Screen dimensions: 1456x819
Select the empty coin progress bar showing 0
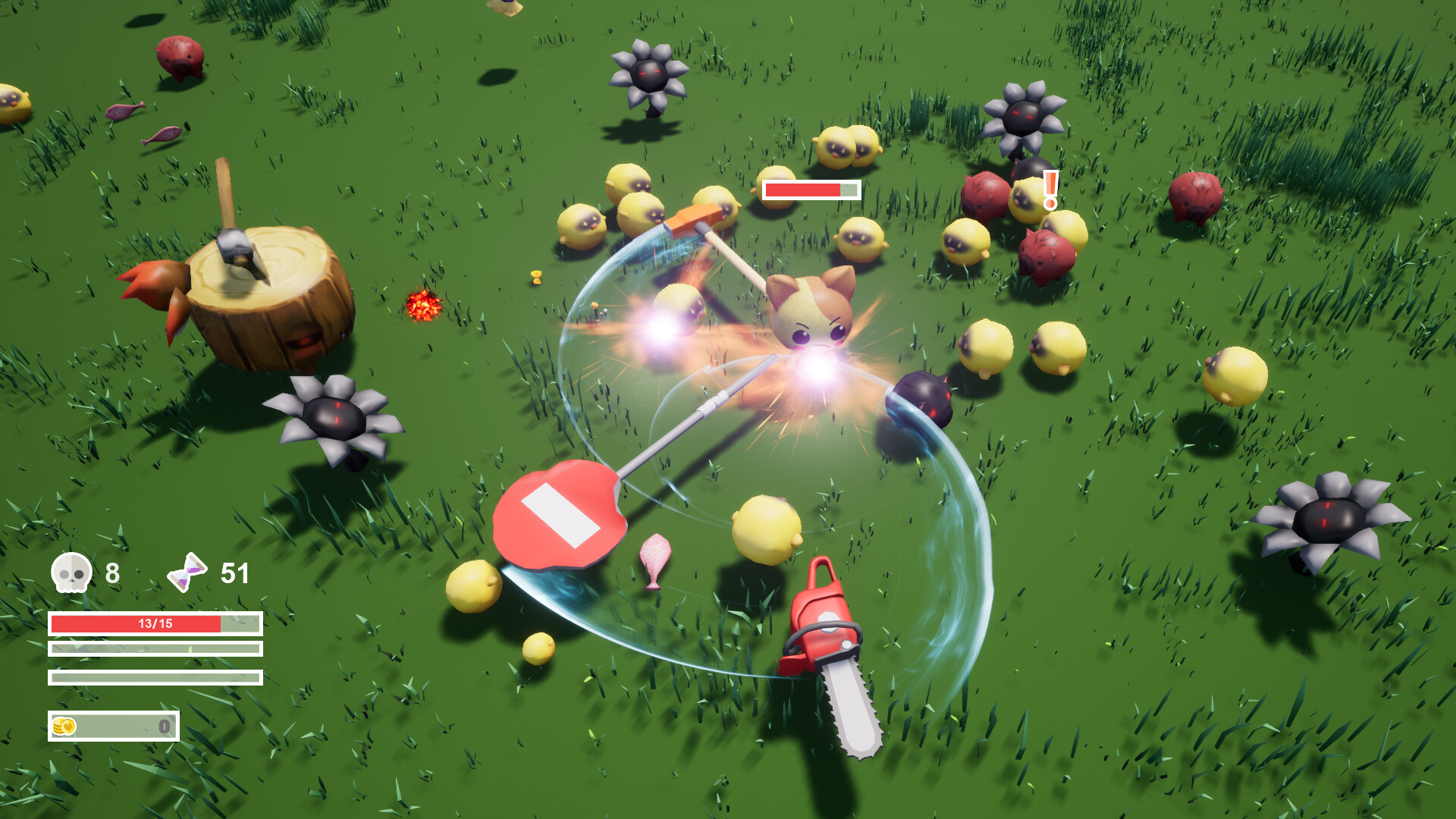[x=112, y=725]
